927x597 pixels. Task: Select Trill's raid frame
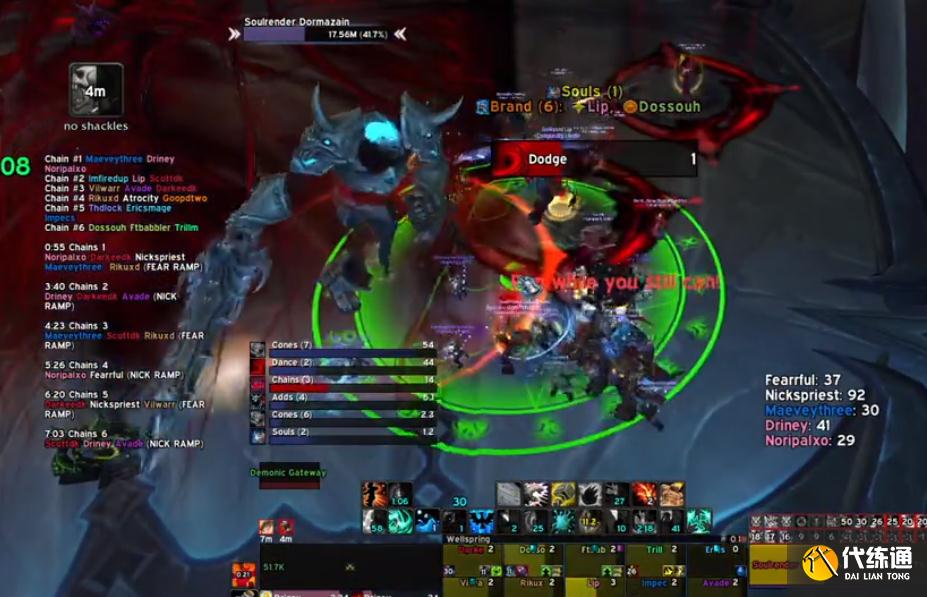pos(654,554)
